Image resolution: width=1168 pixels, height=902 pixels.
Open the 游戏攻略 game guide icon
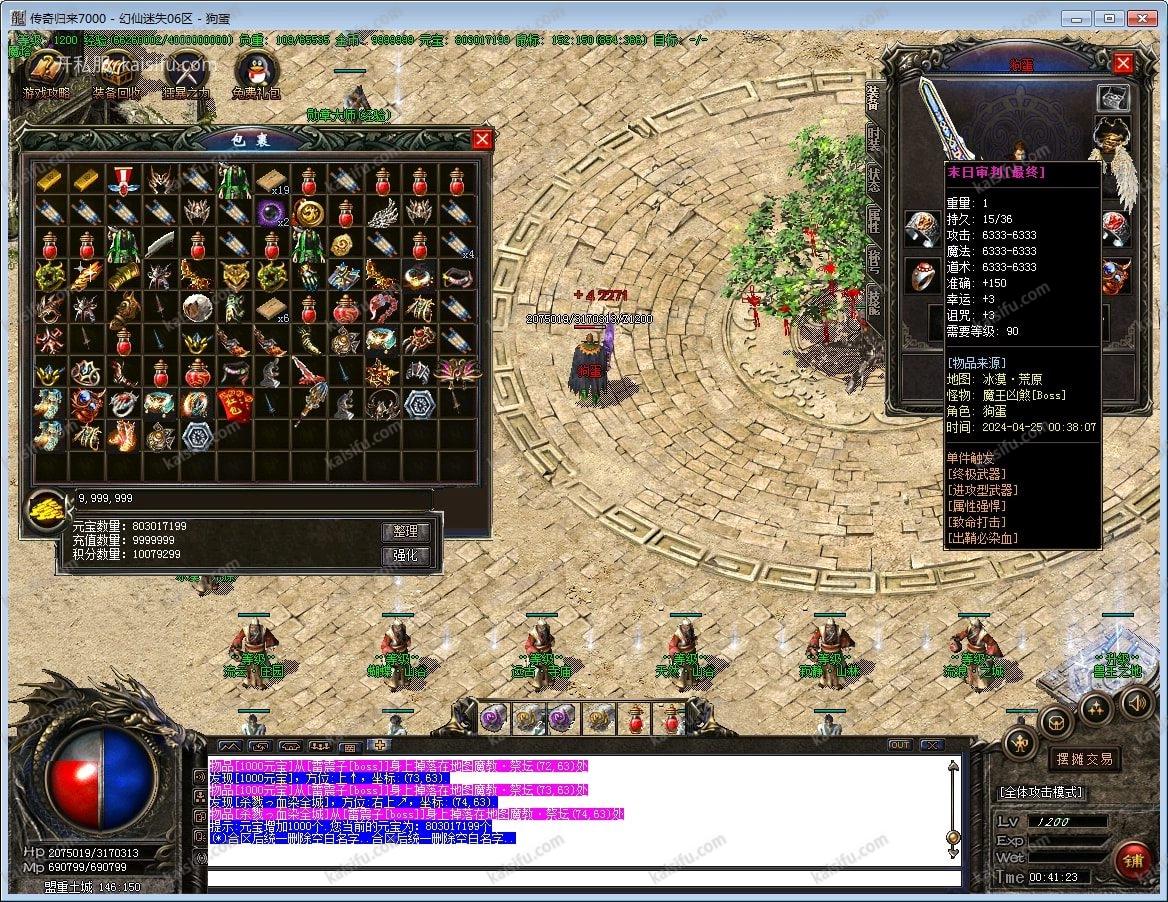[47, 73]
